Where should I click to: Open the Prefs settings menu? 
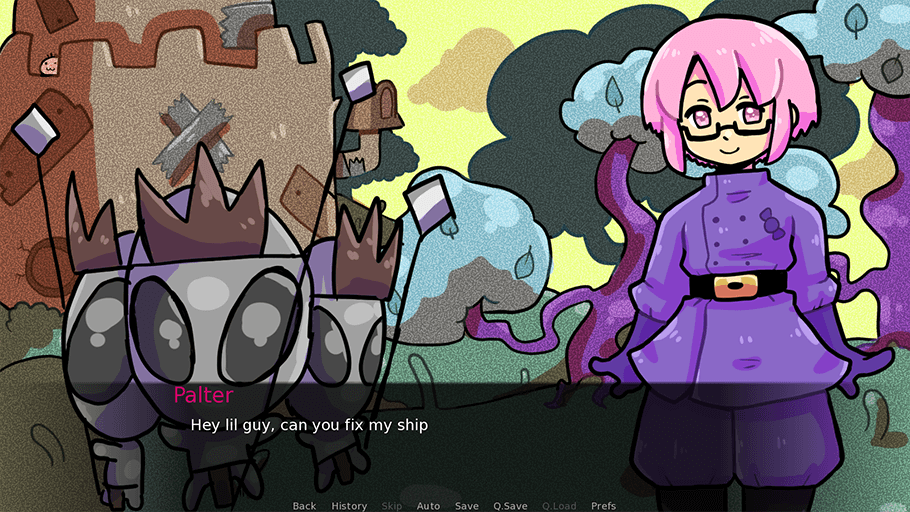tap(604, 506)
